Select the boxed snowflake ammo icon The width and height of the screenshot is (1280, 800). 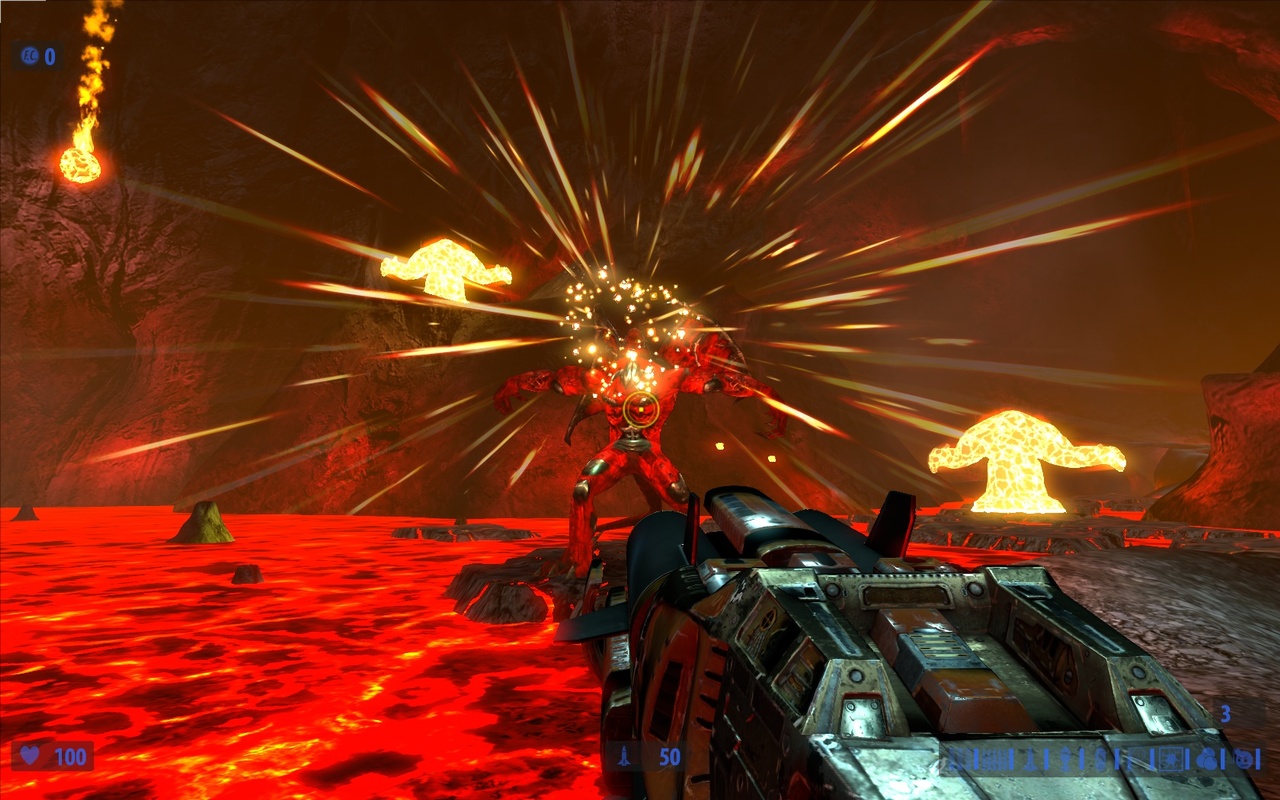coord(1172,757)
